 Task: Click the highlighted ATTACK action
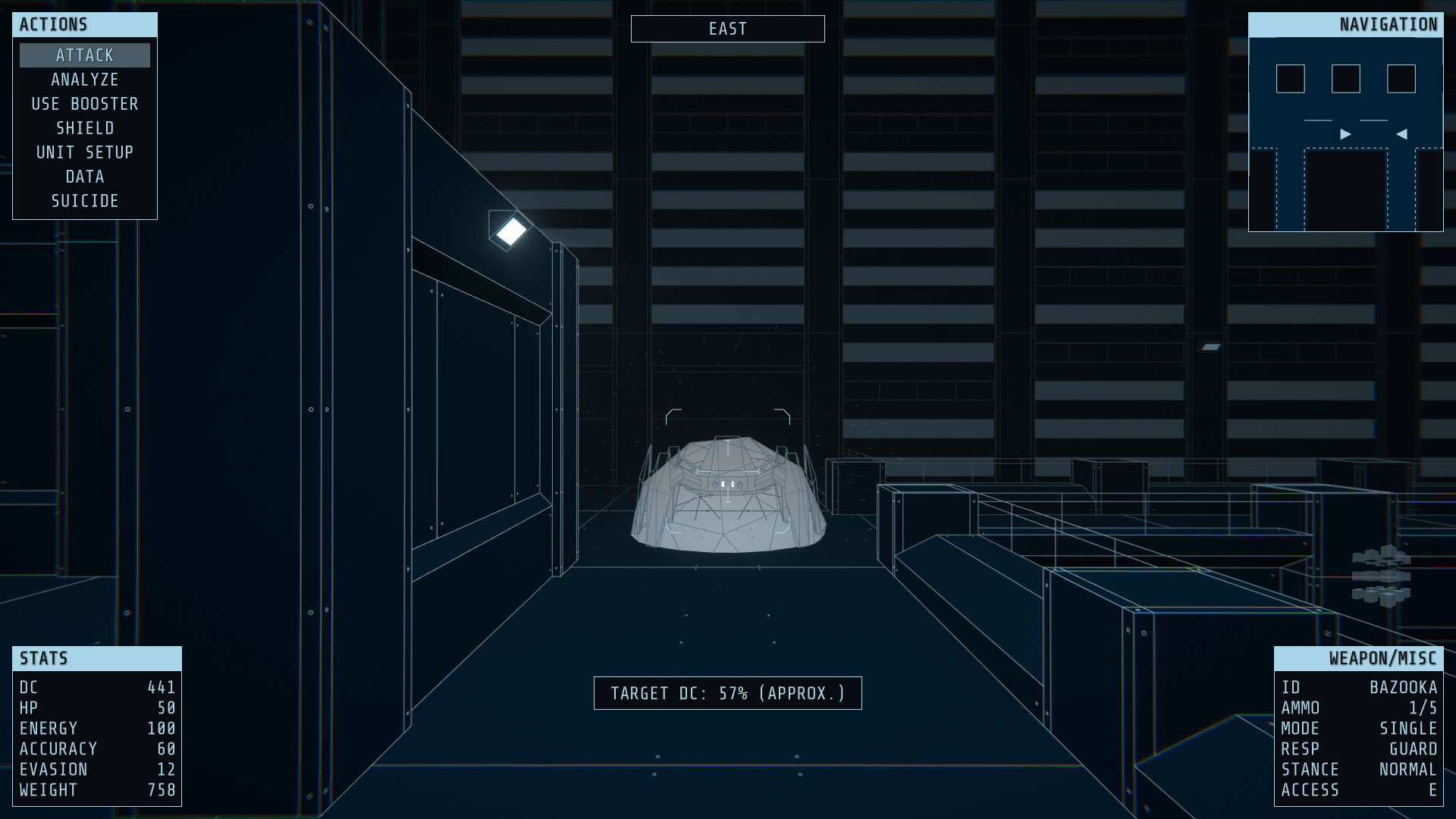coord(84,55)
